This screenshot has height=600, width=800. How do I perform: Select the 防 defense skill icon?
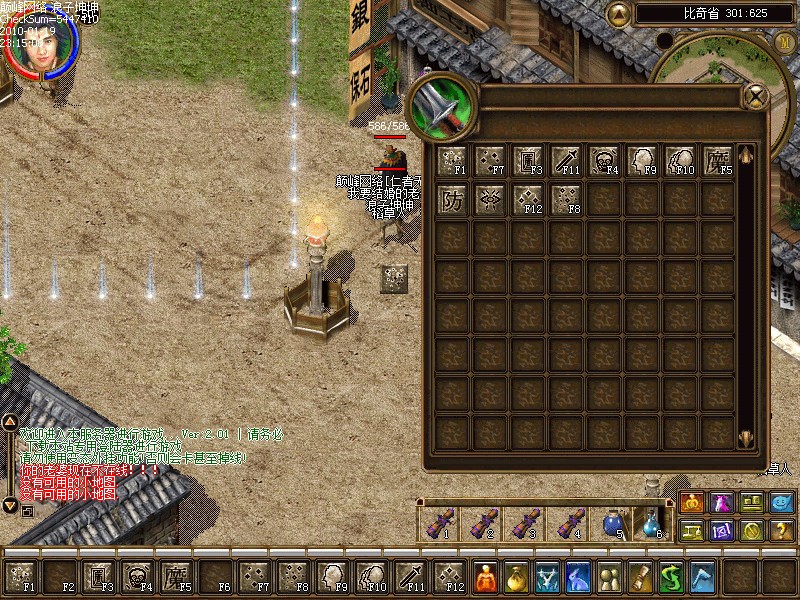[452, 199]
